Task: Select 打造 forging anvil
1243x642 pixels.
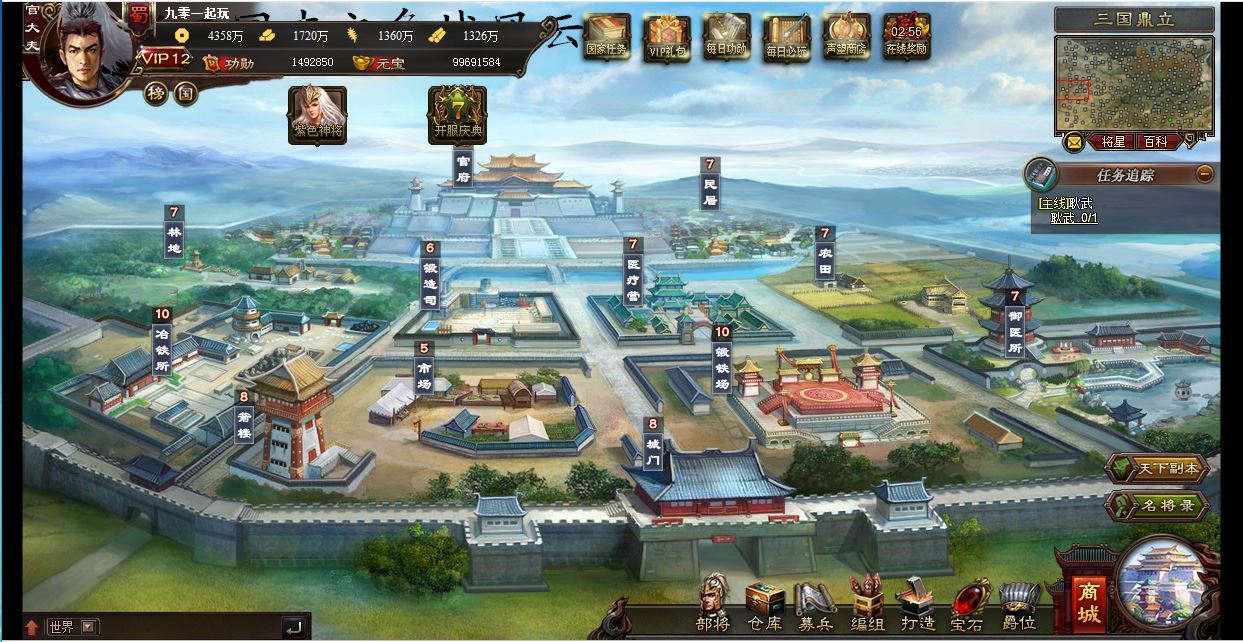Action: 916,605
